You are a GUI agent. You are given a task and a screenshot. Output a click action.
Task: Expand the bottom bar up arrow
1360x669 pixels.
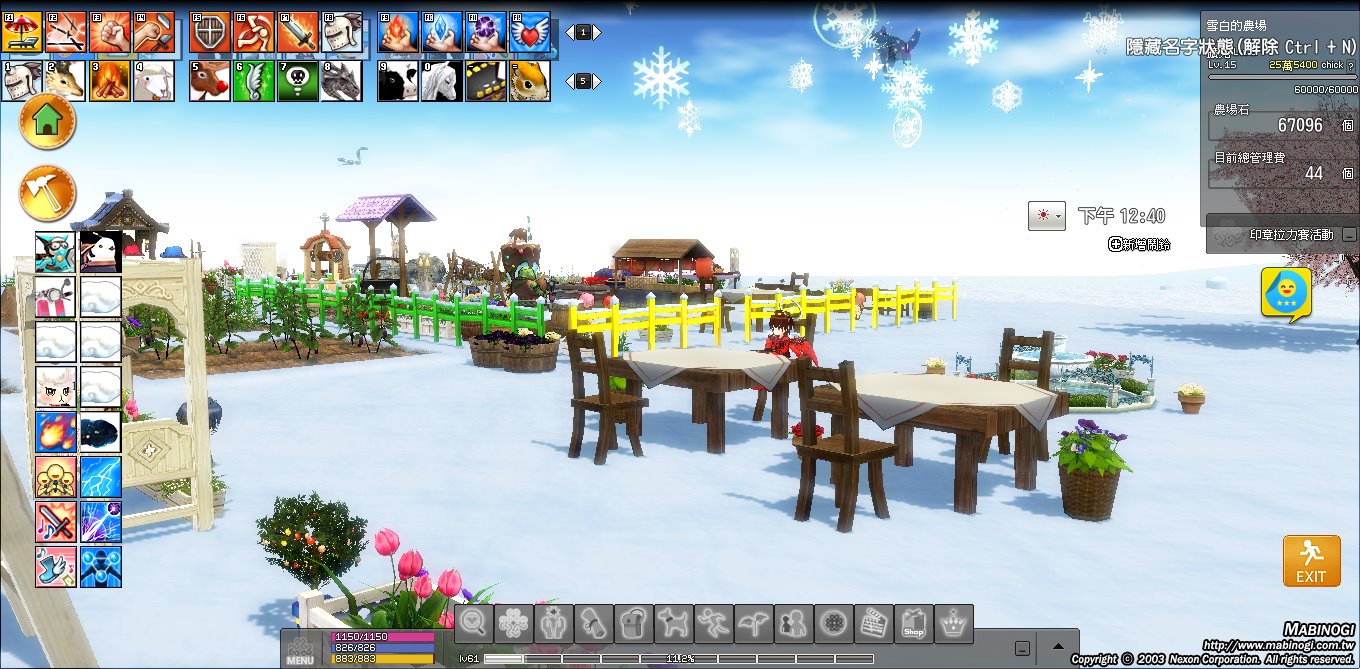[1057, 646]
